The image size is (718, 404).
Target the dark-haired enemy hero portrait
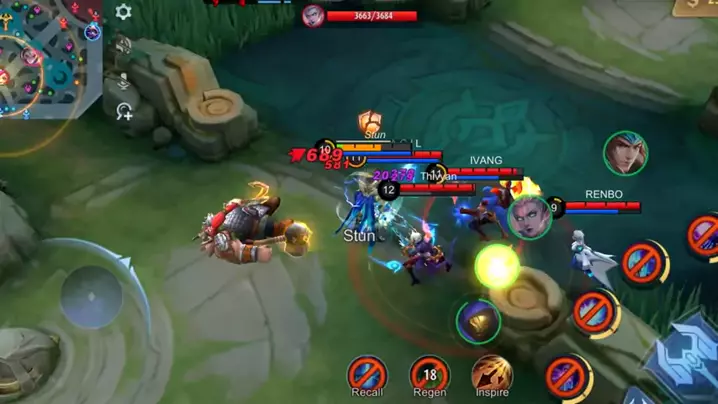625,153
